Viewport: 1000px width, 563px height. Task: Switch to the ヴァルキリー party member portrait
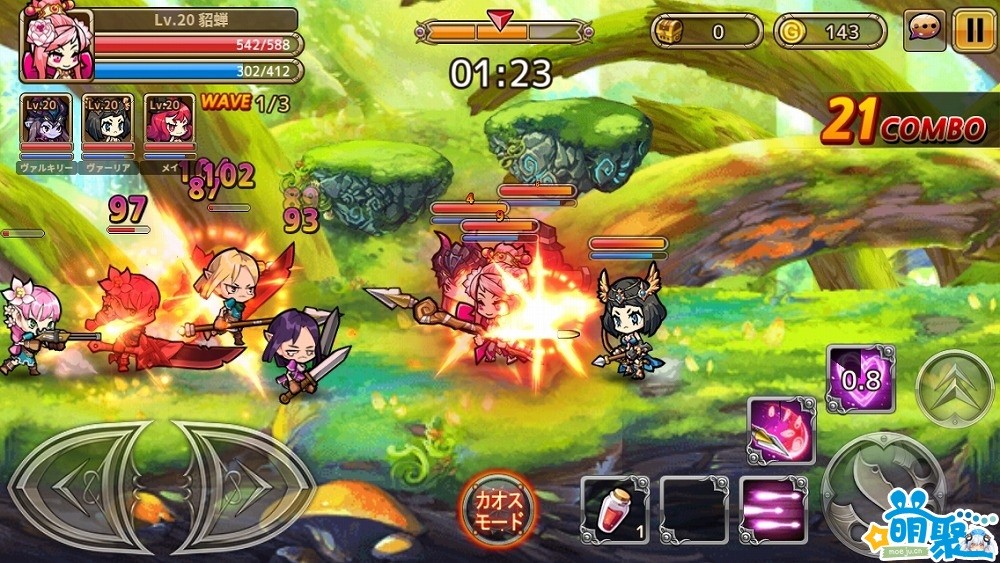point(46,126)
